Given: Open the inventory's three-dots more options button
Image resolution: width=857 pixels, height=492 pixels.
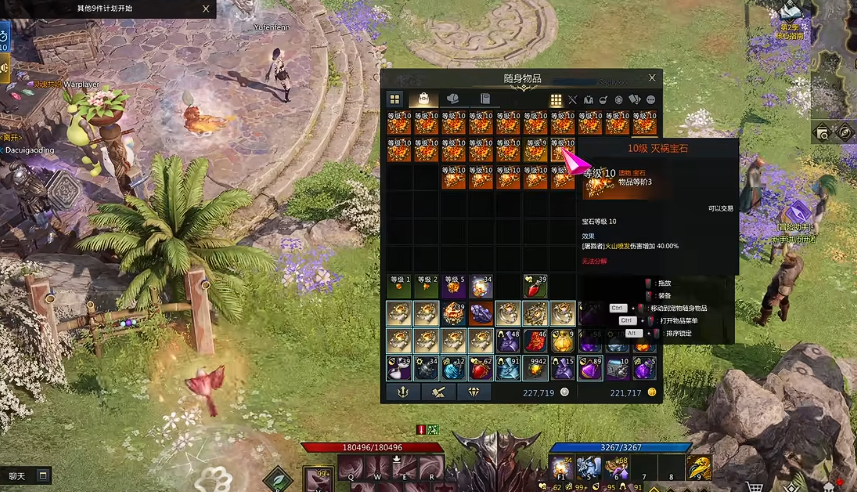Looking at the screenshot, I should [x=651, y=100].
